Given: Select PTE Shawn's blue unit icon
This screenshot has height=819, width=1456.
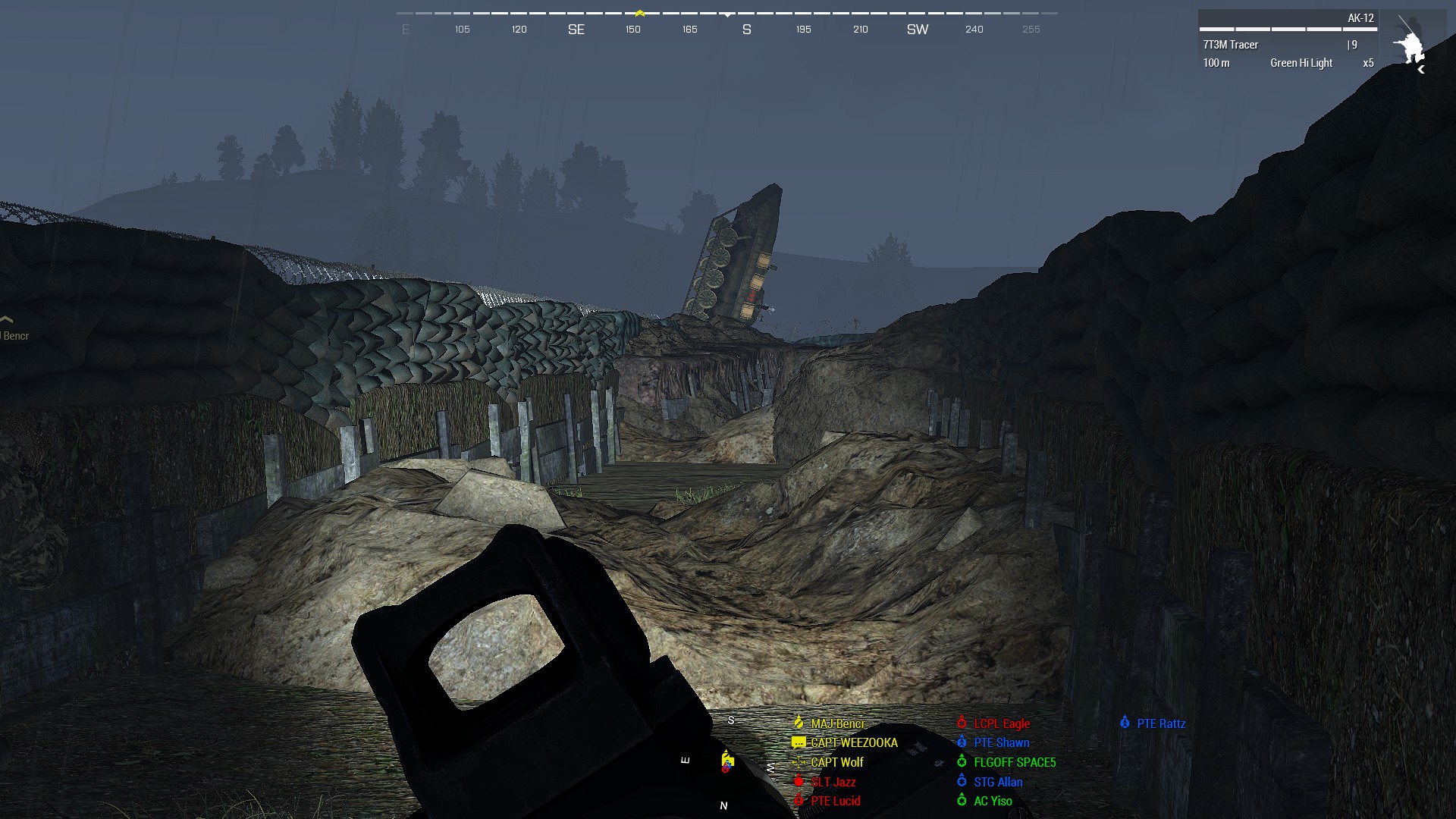Looking at the screenshot, I should coord(962,742).
